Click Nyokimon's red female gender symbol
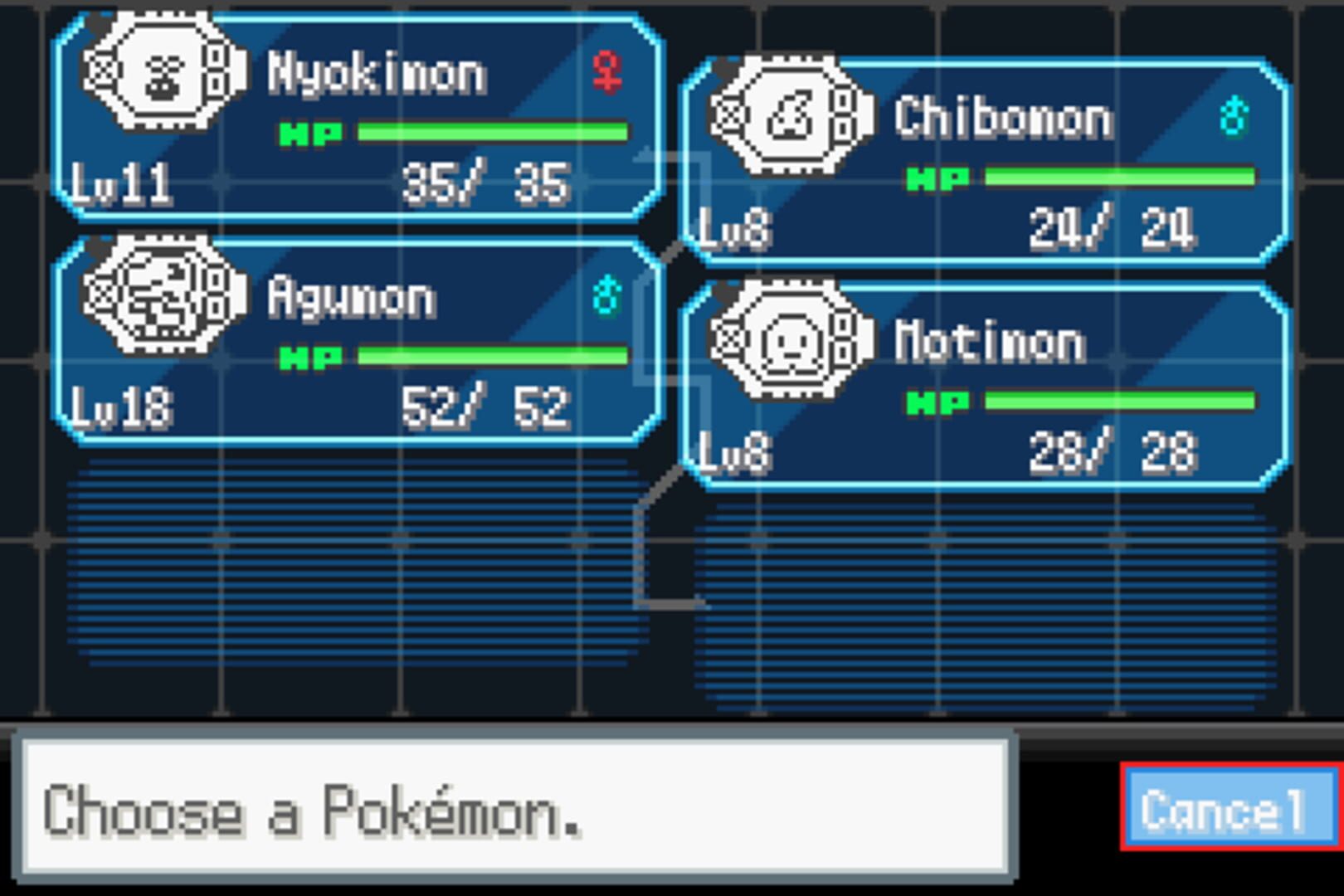This screenshot has height=896, width=1344. coord(608,73)
